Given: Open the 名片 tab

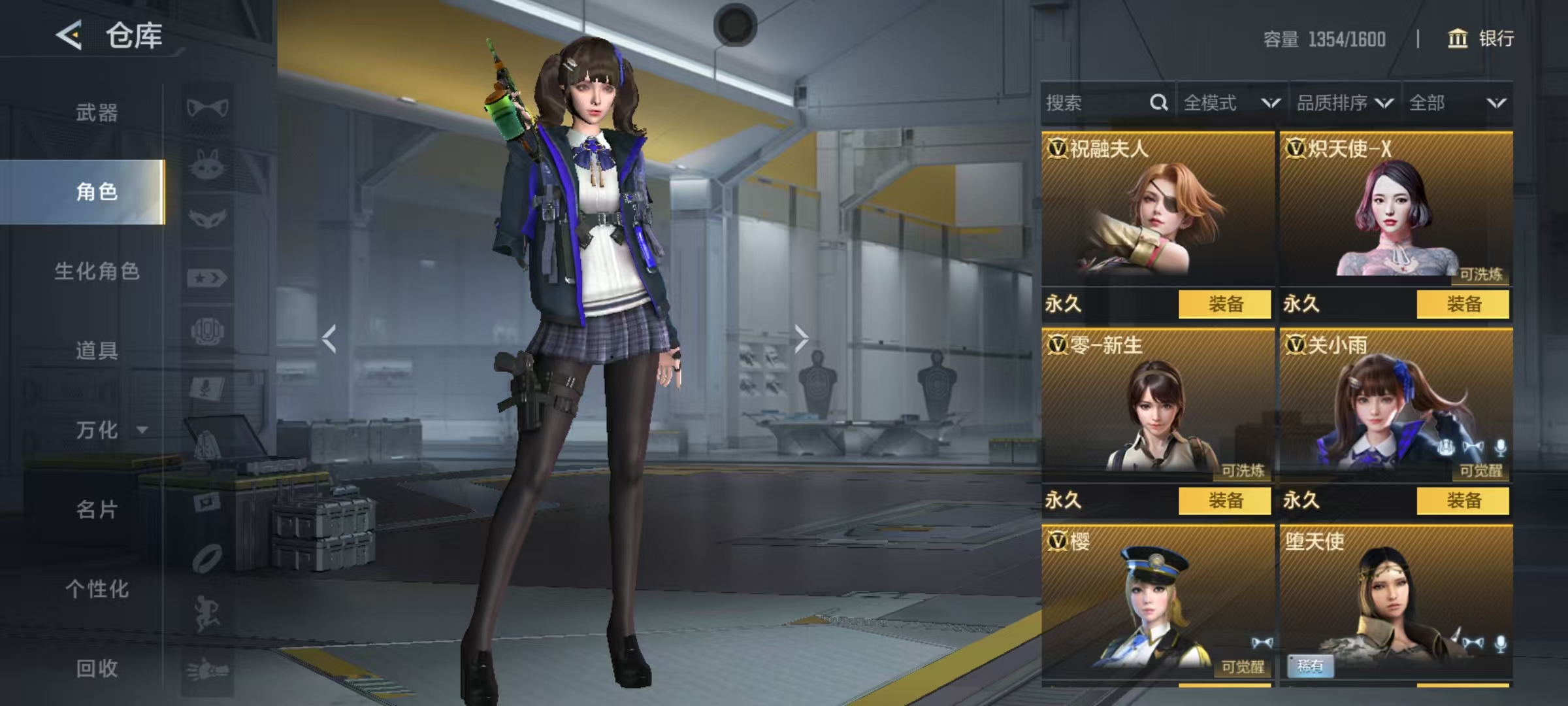Looking at the screenshot, I should (x=97, y=509).
